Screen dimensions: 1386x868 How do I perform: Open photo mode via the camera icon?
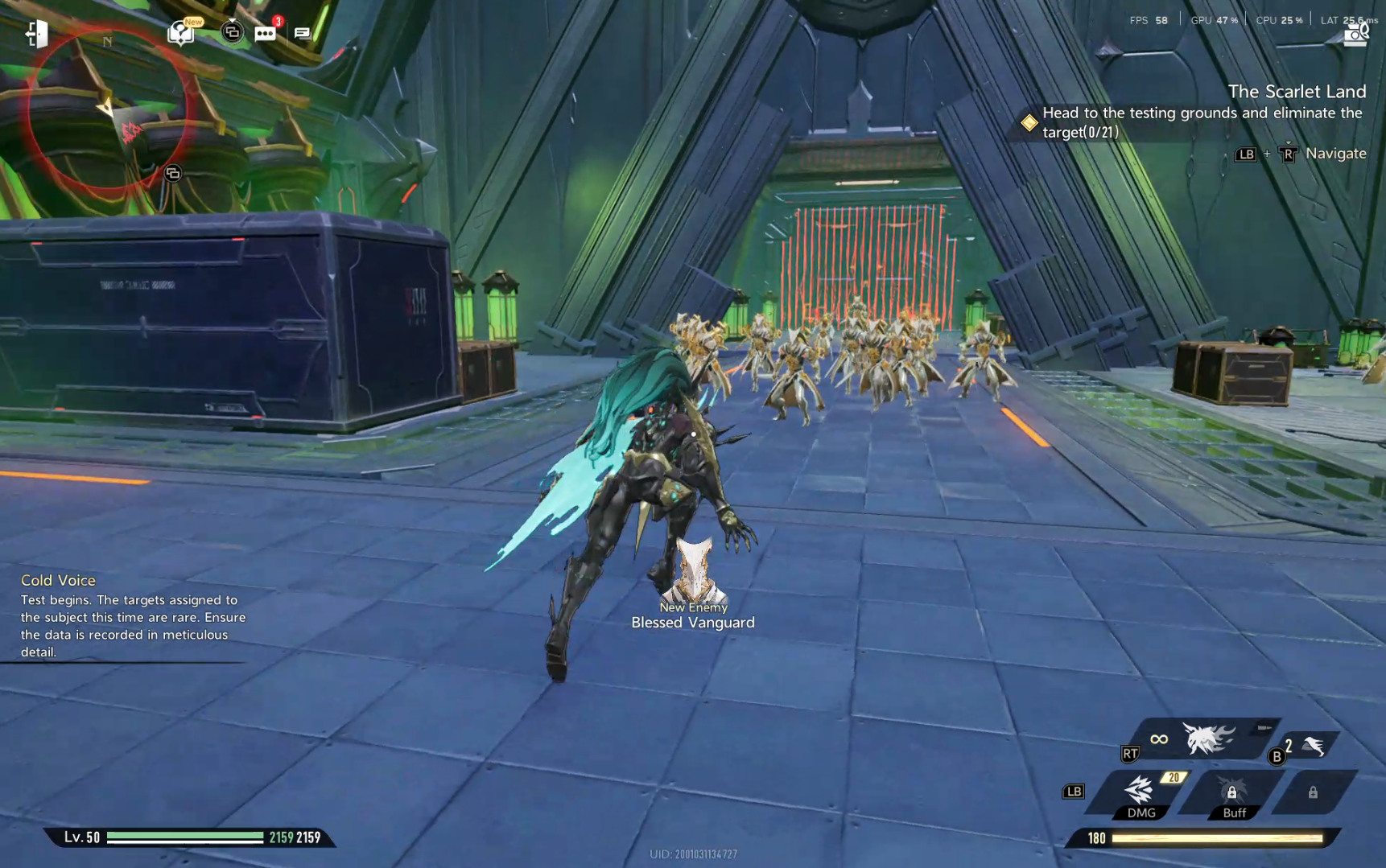coord(1355,35)
